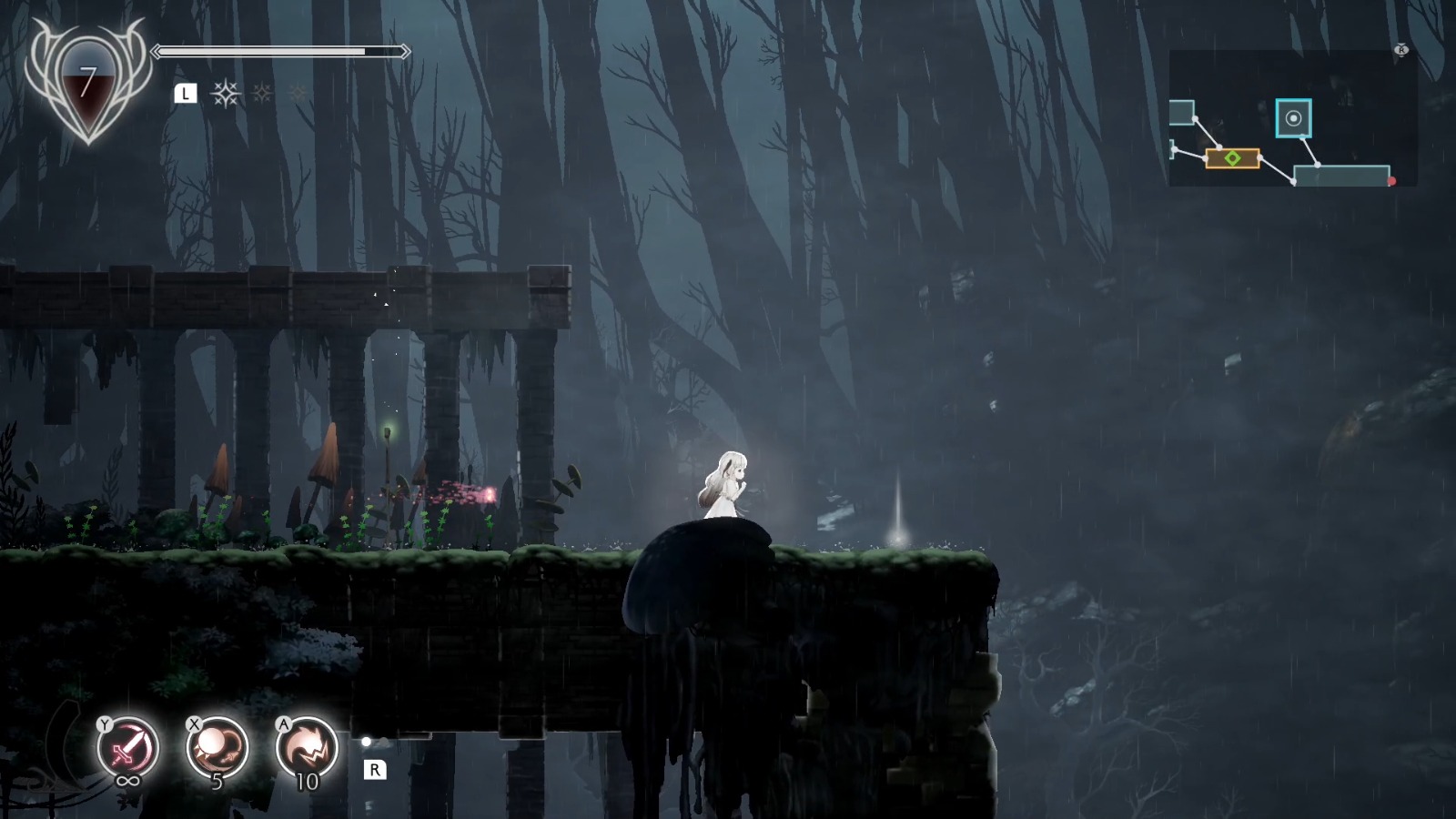Click the brightest prayer charge star icon

[226, 94]
